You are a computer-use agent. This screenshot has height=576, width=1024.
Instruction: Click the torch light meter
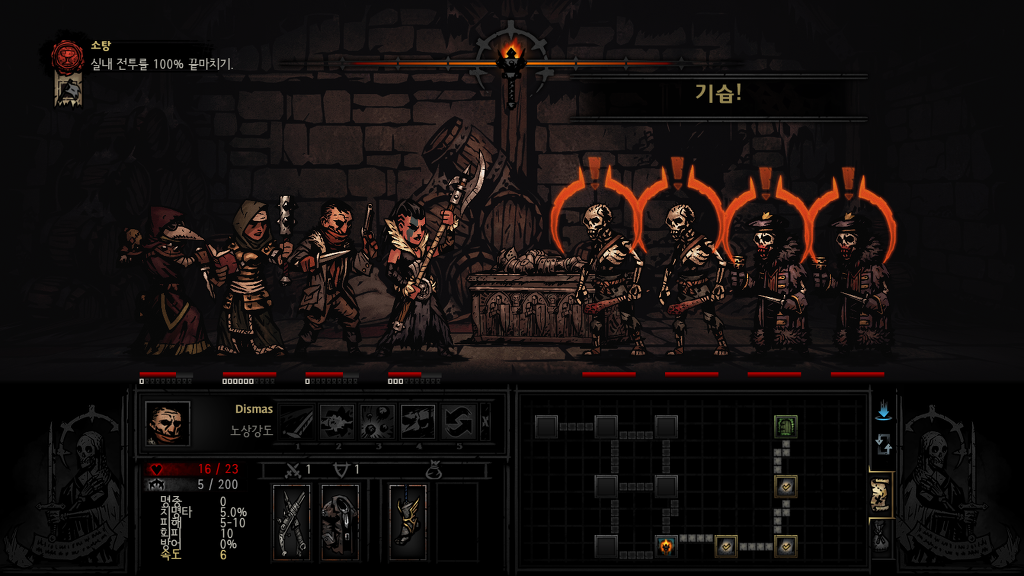coord(512,62)
